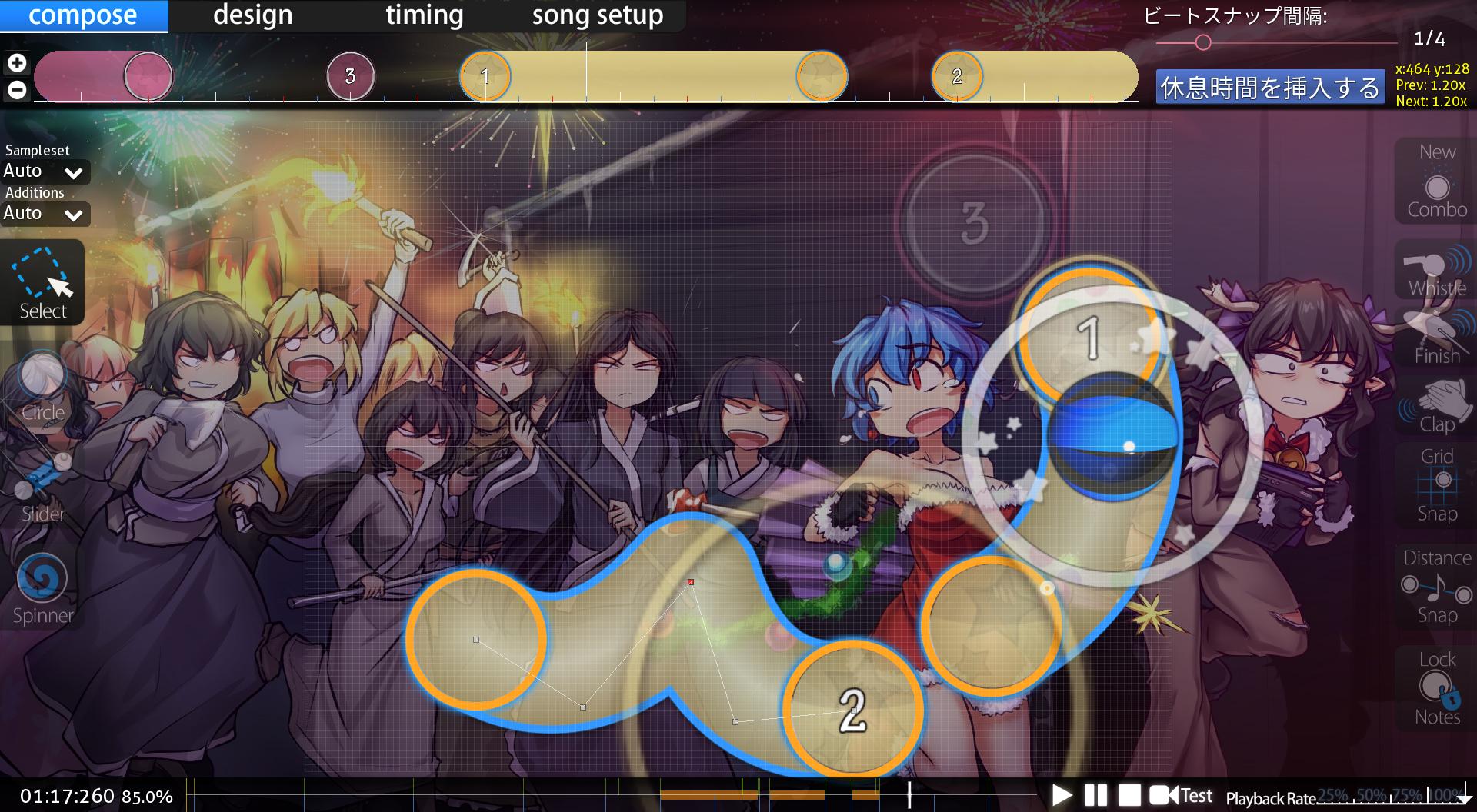Toggle the Whistle hitsound
Image resolution: width=1477 pixels, height=812 pixels.
tap(1436, 271)
